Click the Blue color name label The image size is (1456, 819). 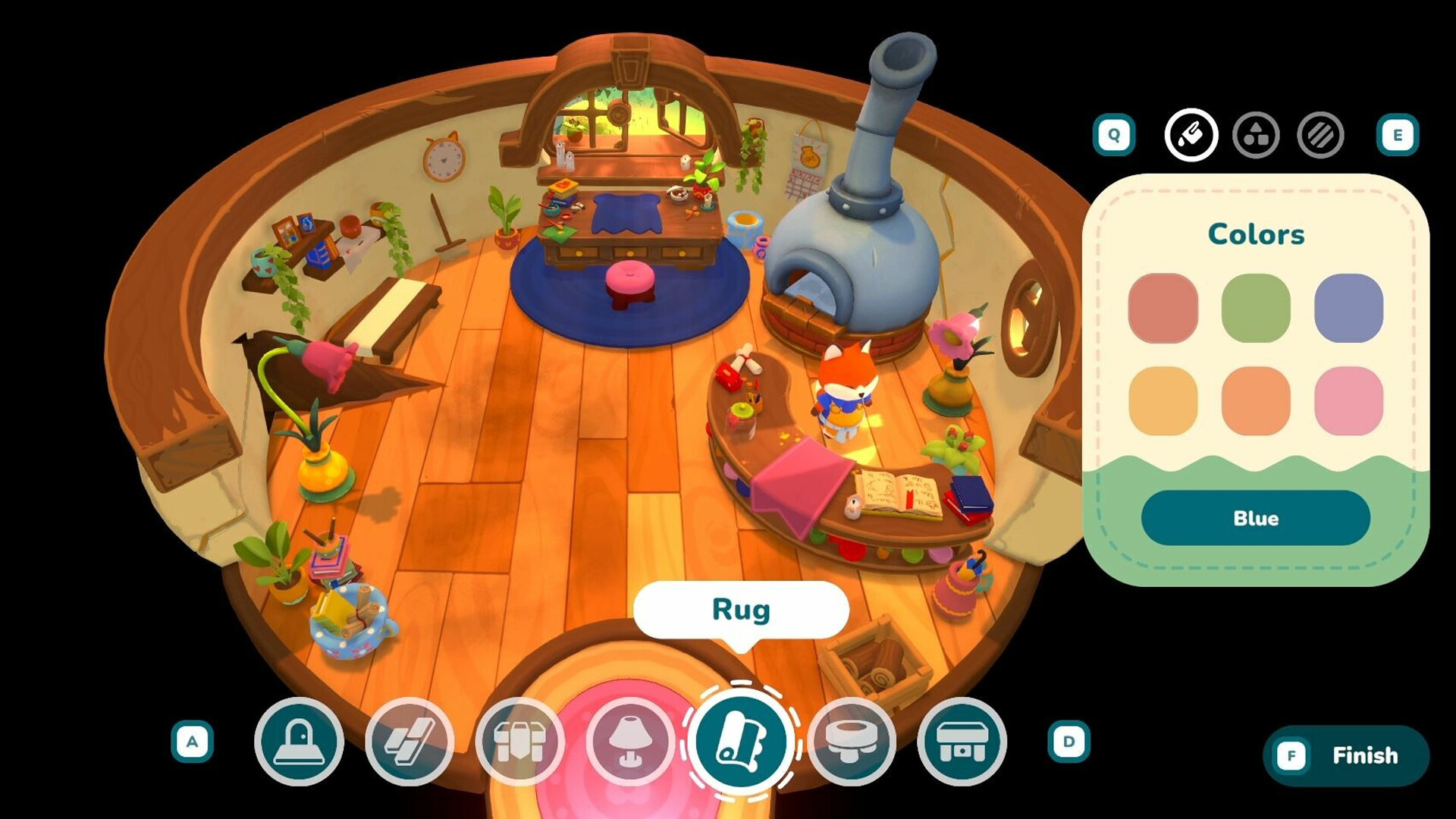pos(1256,518)
